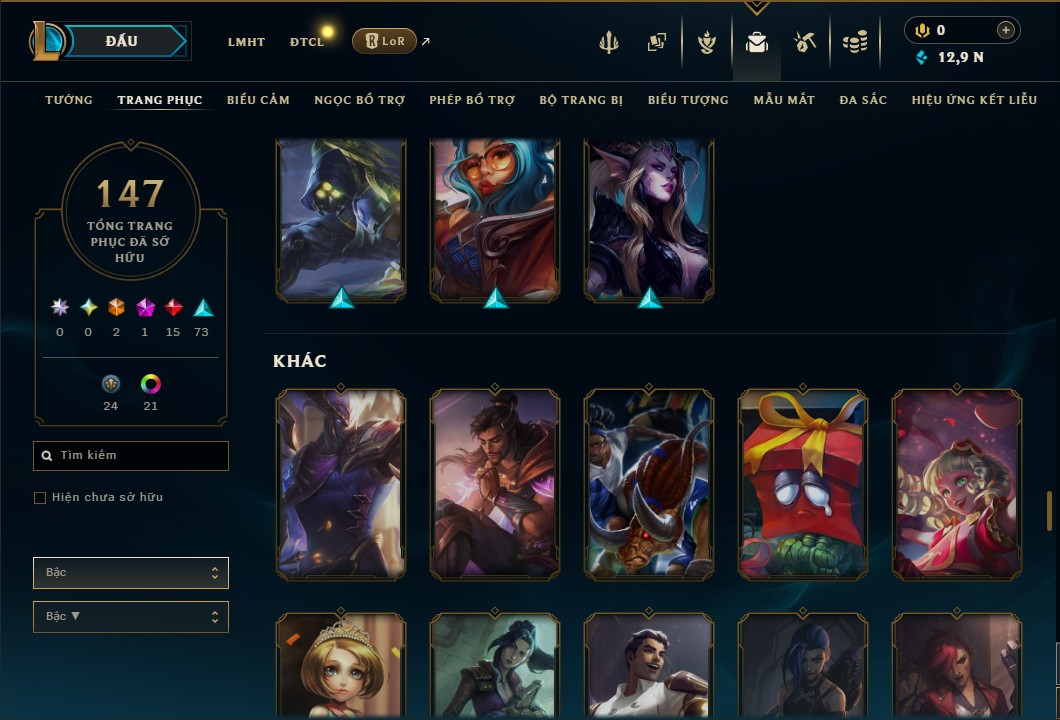Open the Bậc ▼ sort dropdown
The width and height of the screenshot is (1060, 720).
pos(131,617)
